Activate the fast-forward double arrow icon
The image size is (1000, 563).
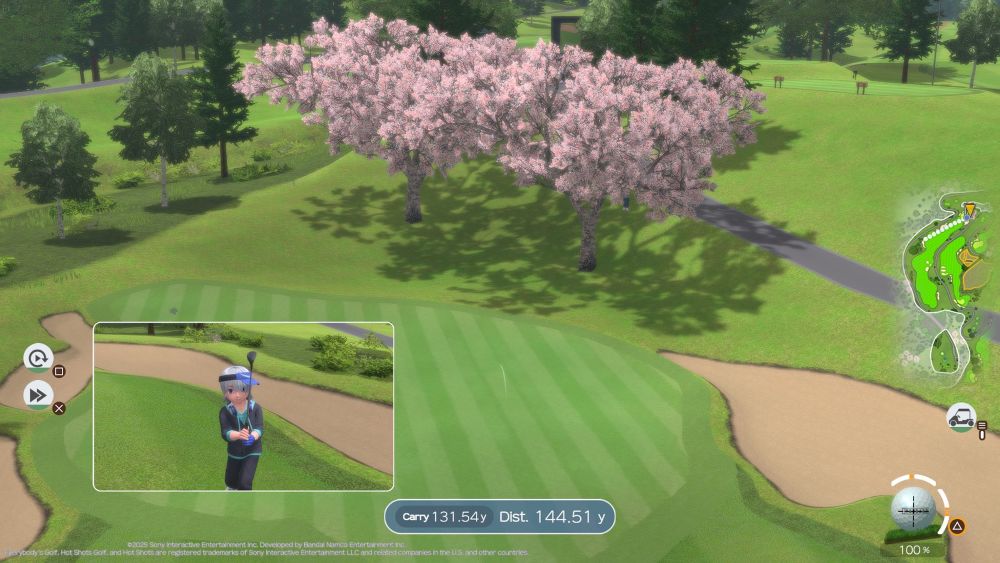point(38,395)
